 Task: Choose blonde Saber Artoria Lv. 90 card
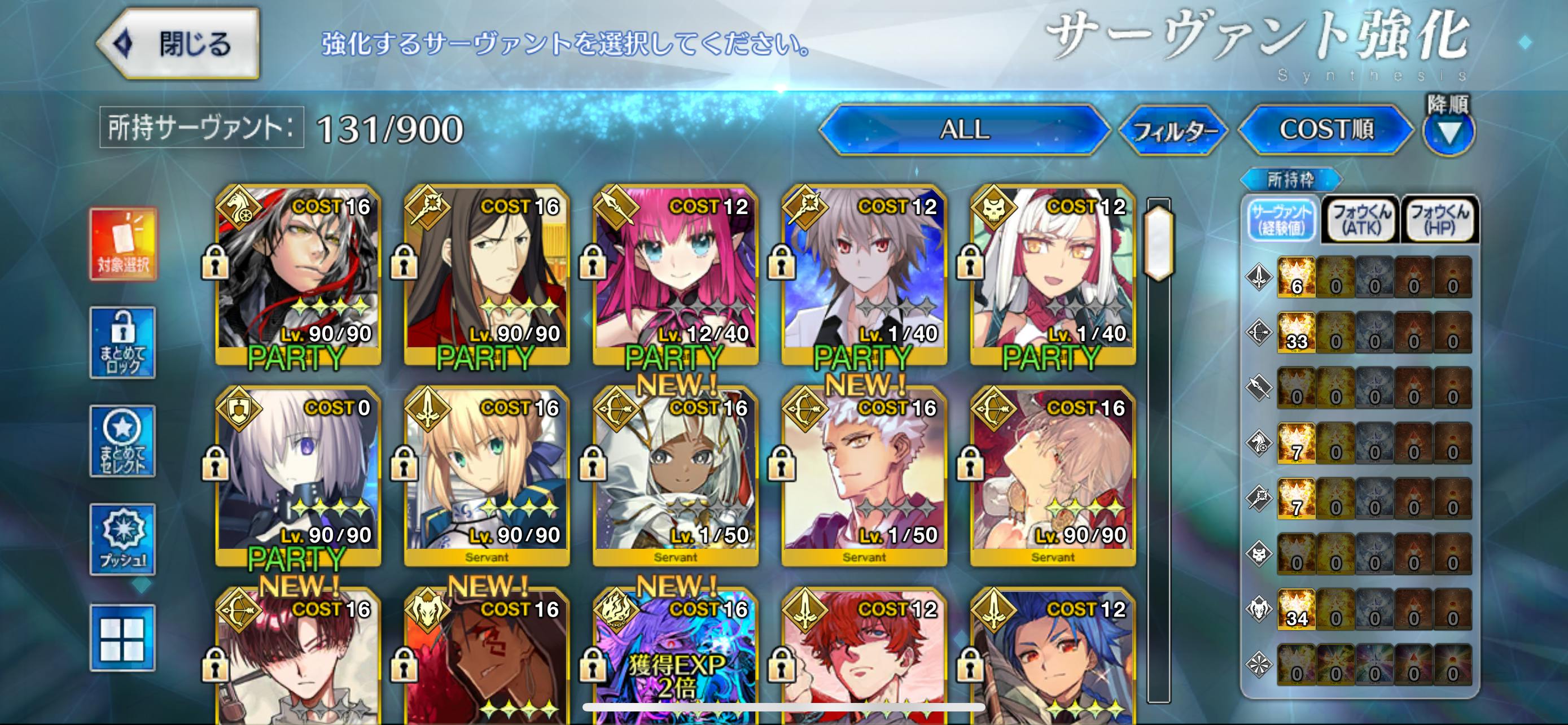(487, 475)
